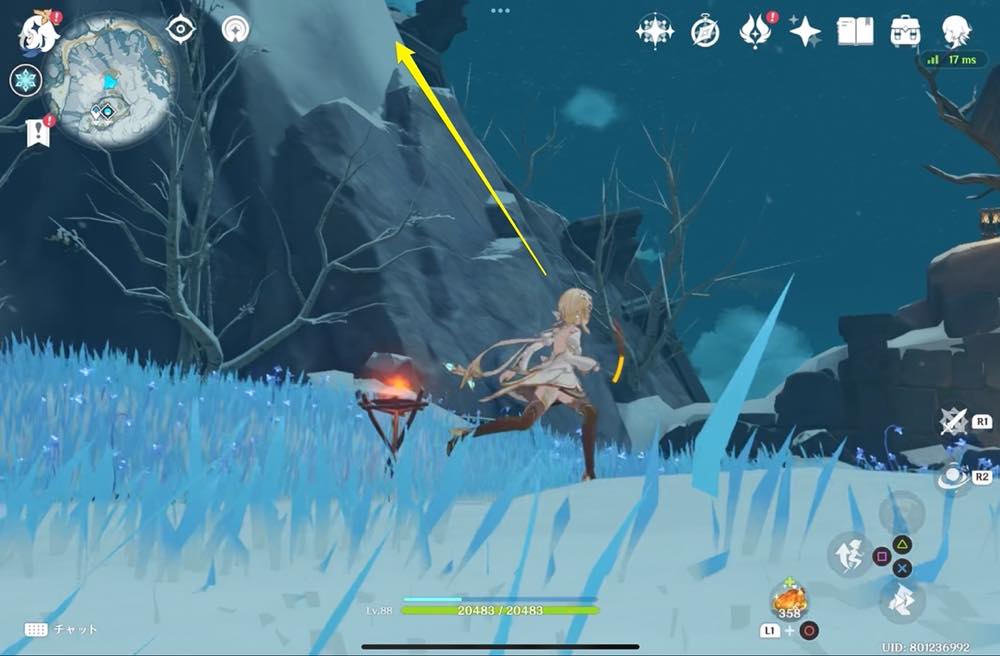Open the backpack inventory
Image resolution: width=1000 pixels, height=656 pixels.
[x=906, y=31]
